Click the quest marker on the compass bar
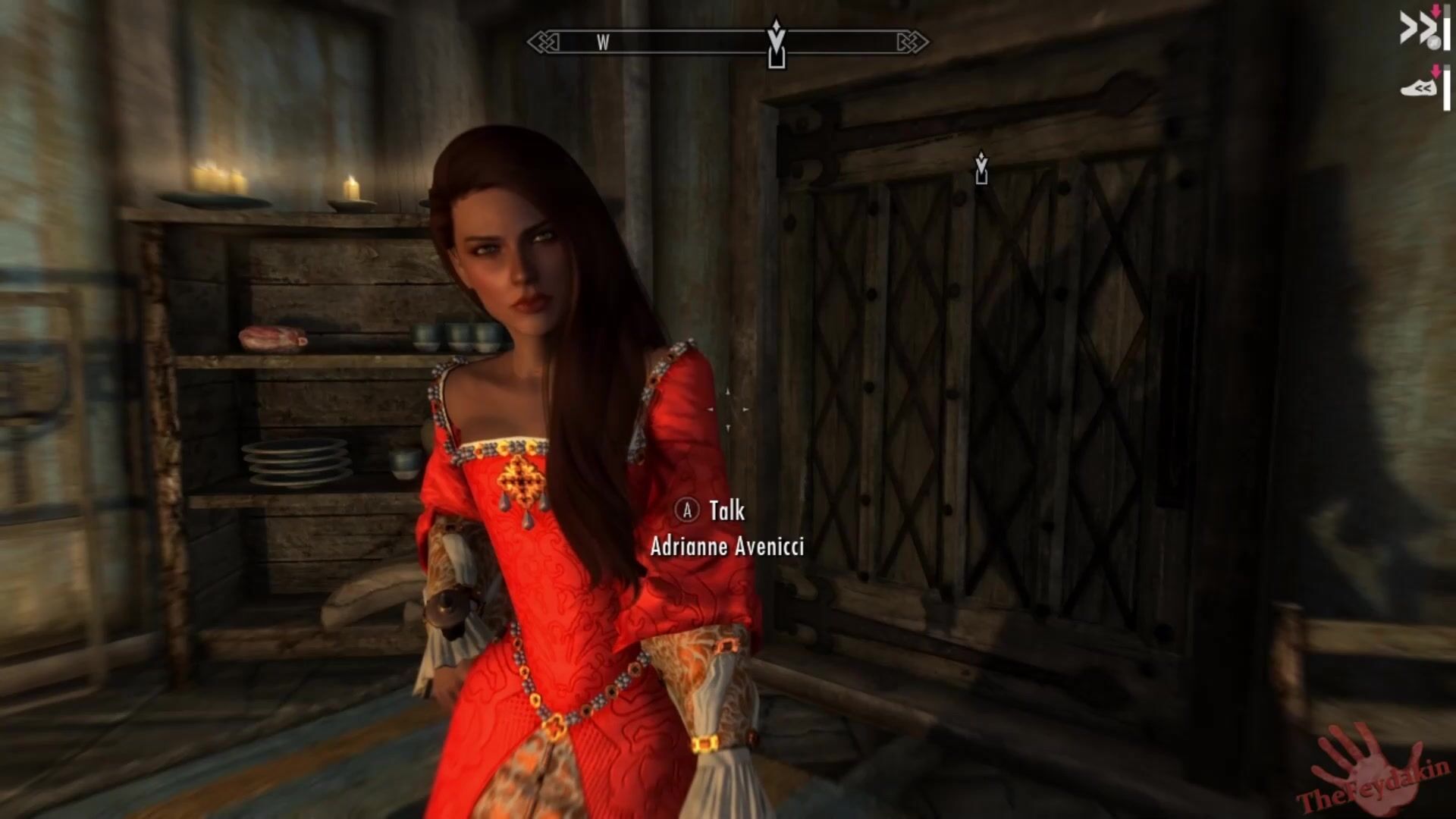 coord(776,44)
